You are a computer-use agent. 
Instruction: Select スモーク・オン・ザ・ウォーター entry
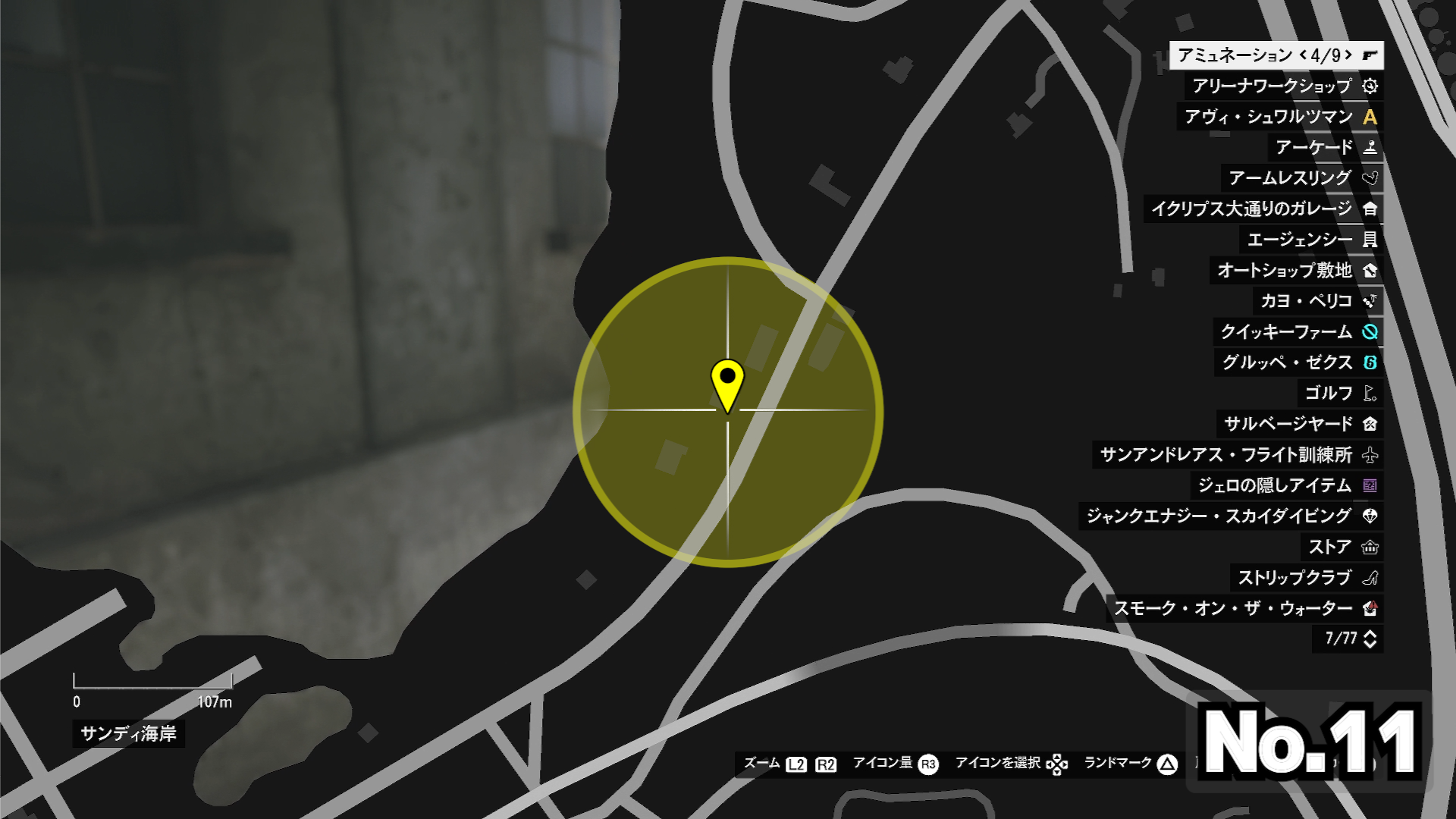coord(1244,608)
